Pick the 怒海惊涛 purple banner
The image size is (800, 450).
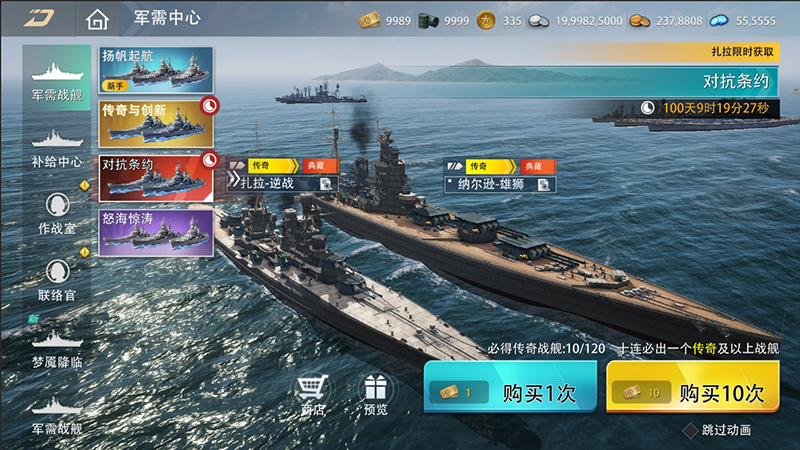[156, 231]
